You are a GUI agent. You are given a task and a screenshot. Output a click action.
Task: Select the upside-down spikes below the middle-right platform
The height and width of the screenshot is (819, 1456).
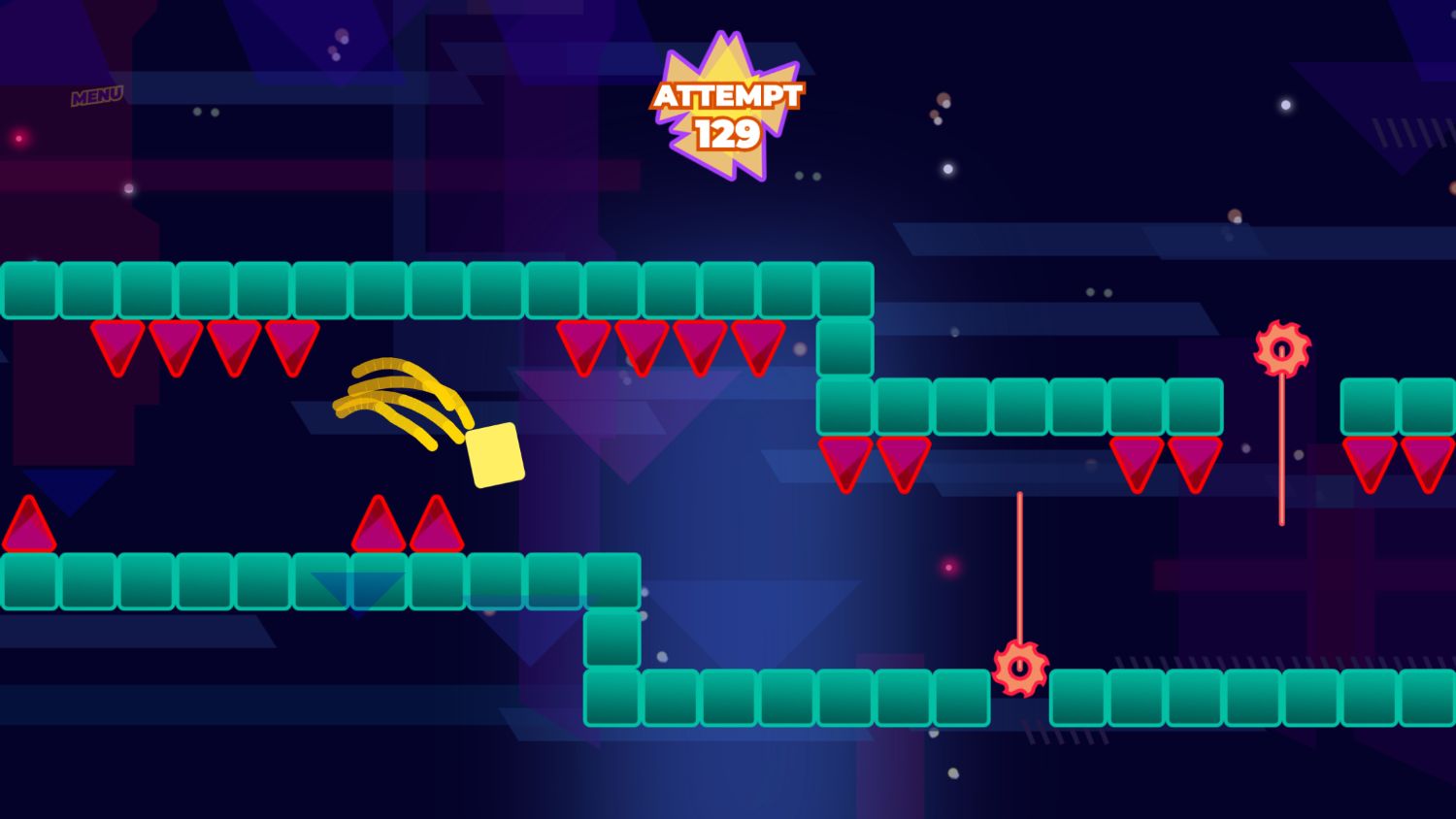pos(874,461)
